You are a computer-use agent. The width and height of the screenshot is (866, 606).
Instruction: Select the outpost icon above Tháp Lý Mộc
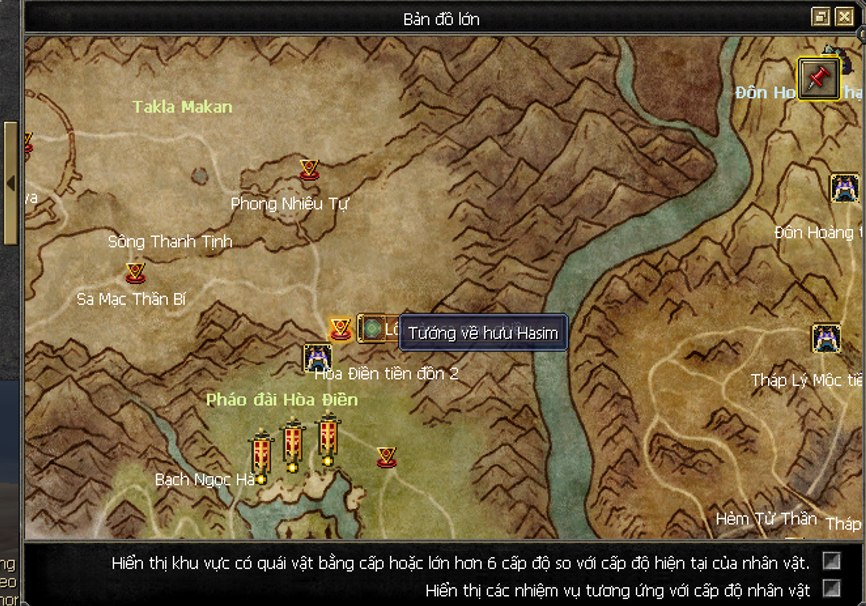coord(826,338)
